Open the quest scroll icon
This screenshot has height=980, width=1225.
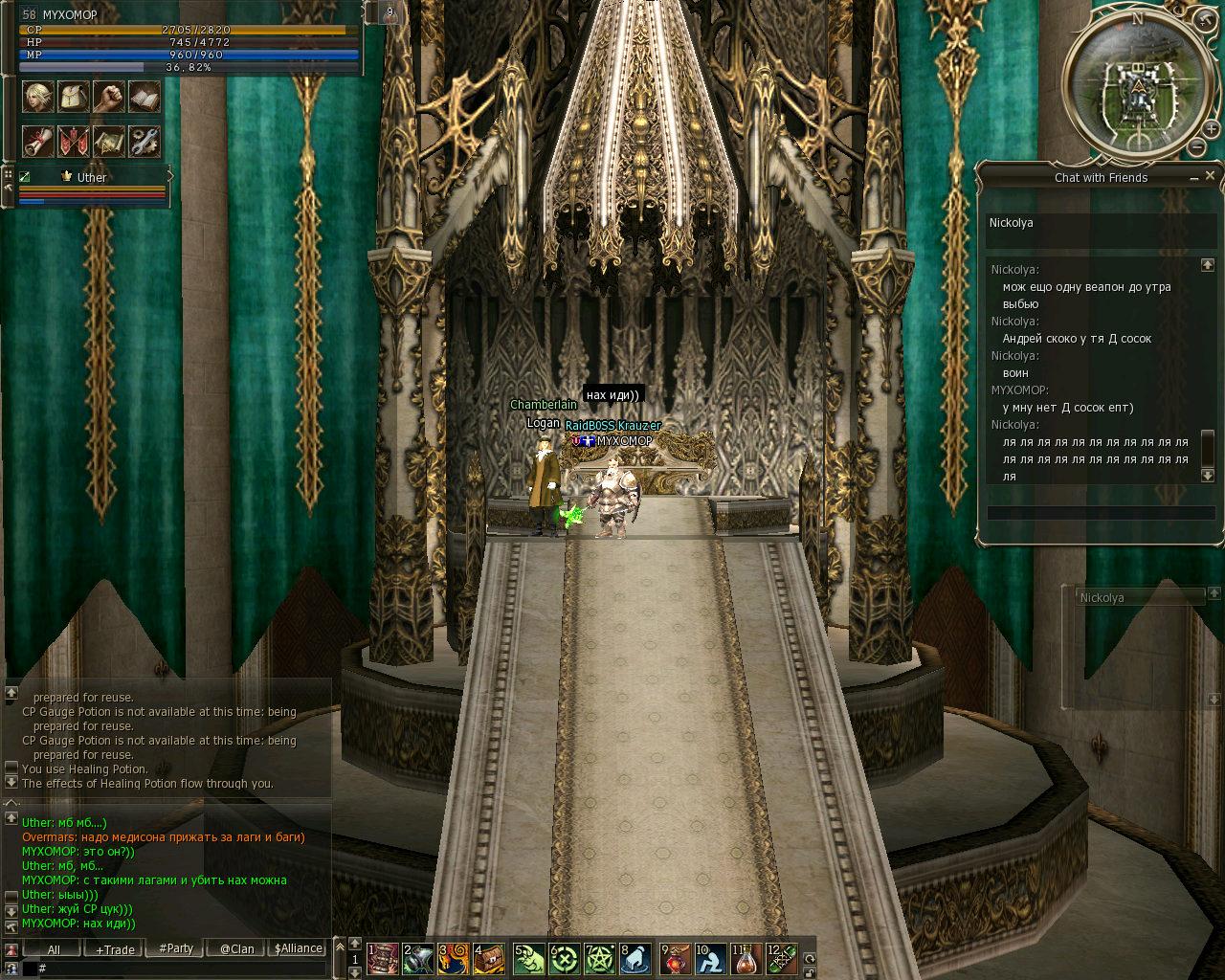pyautogui.click(x=38, y=142)
